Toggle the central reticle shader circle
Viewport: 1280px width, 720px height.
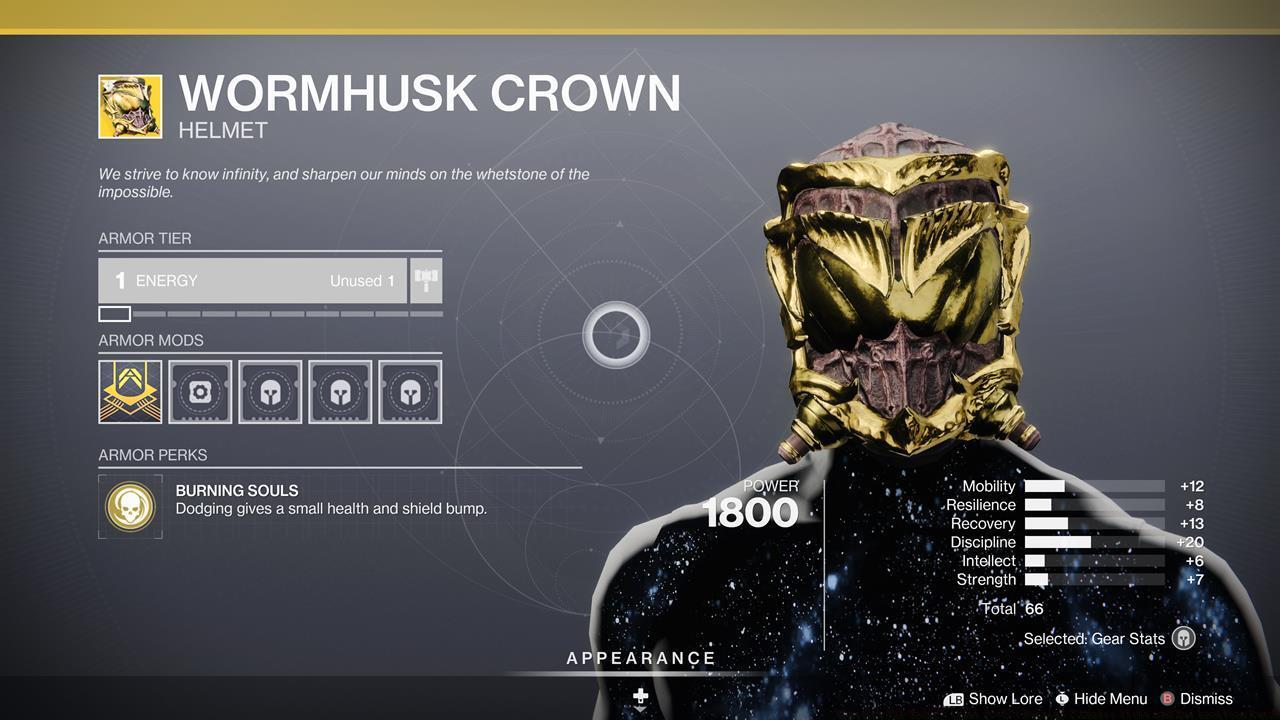pos(617,336)
